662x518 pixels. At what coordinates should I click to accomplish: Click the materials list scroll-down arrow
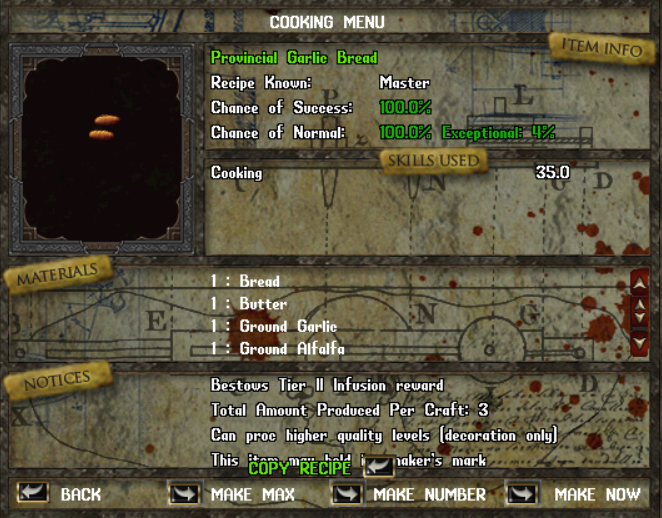(640, 344)
